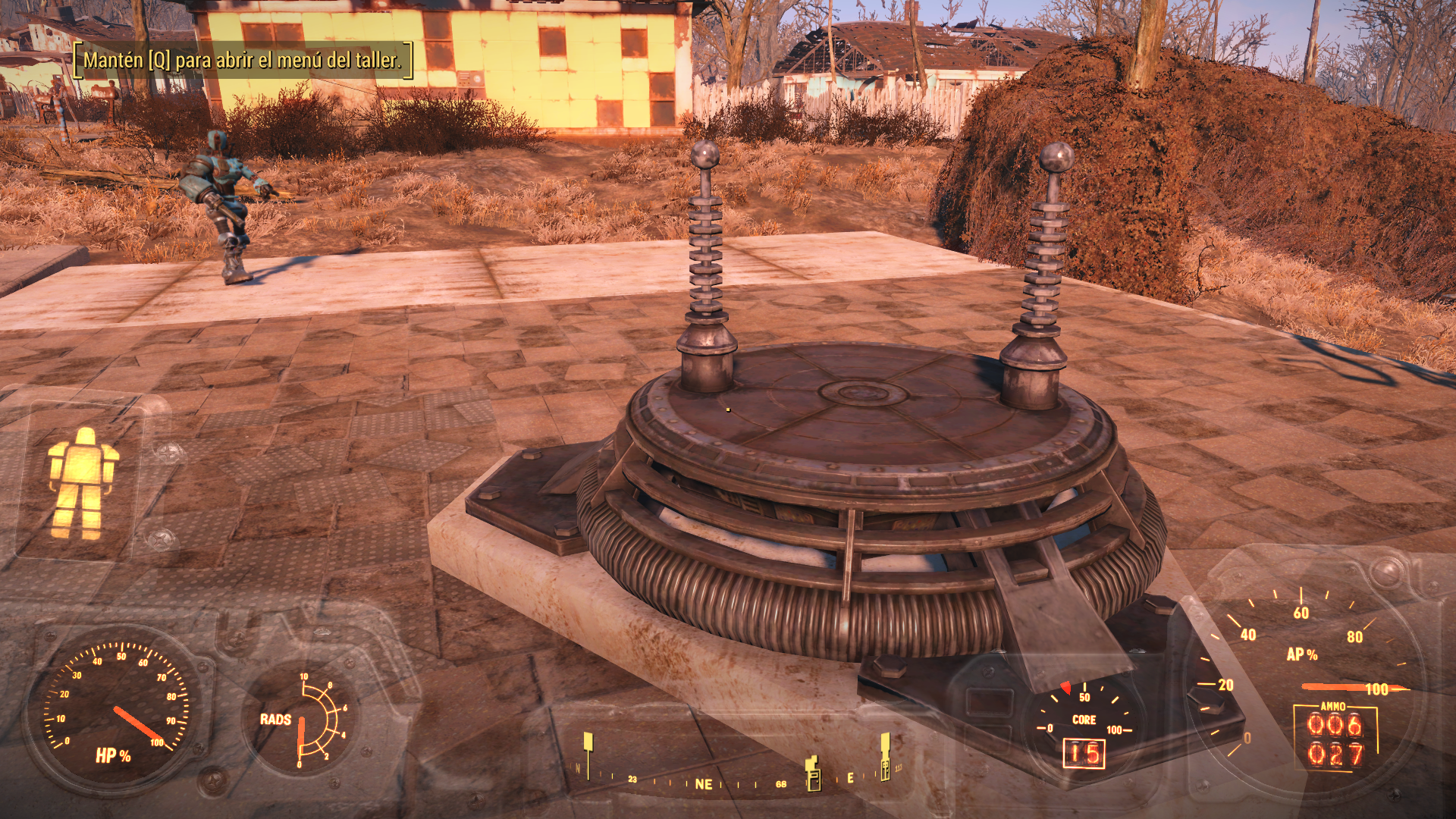
Task: Click the power armor condition figure icon
Action: pyautogui.click(x=82, y=484)
